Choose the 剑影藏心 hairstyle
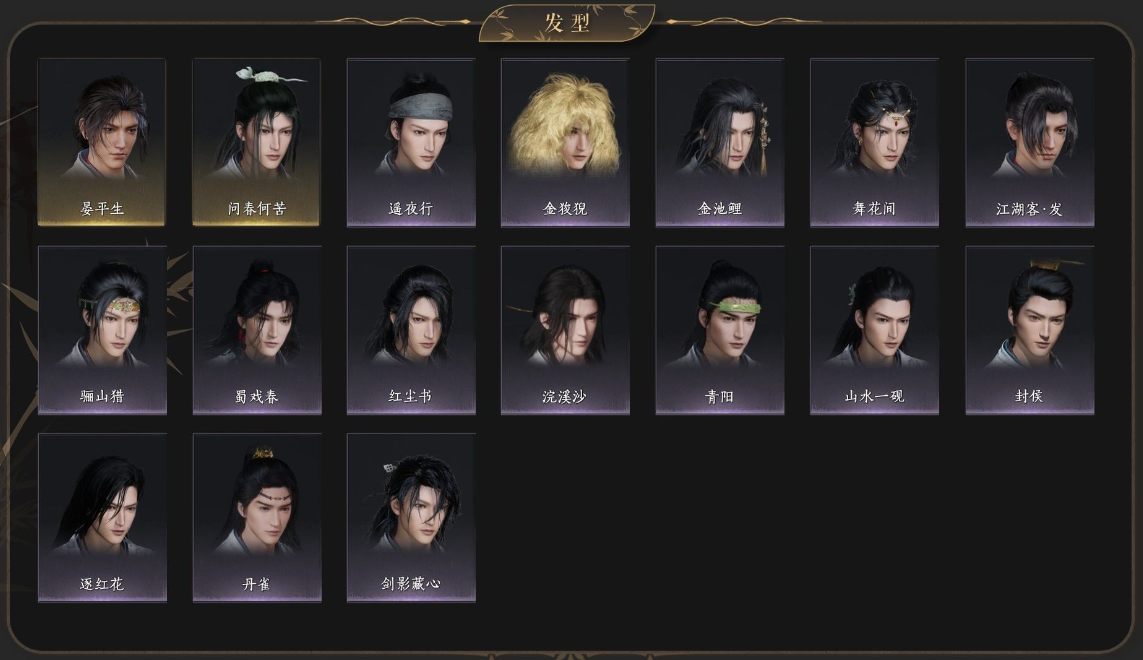This screenshot has height=660, width=1143. (x=411, y=517)
